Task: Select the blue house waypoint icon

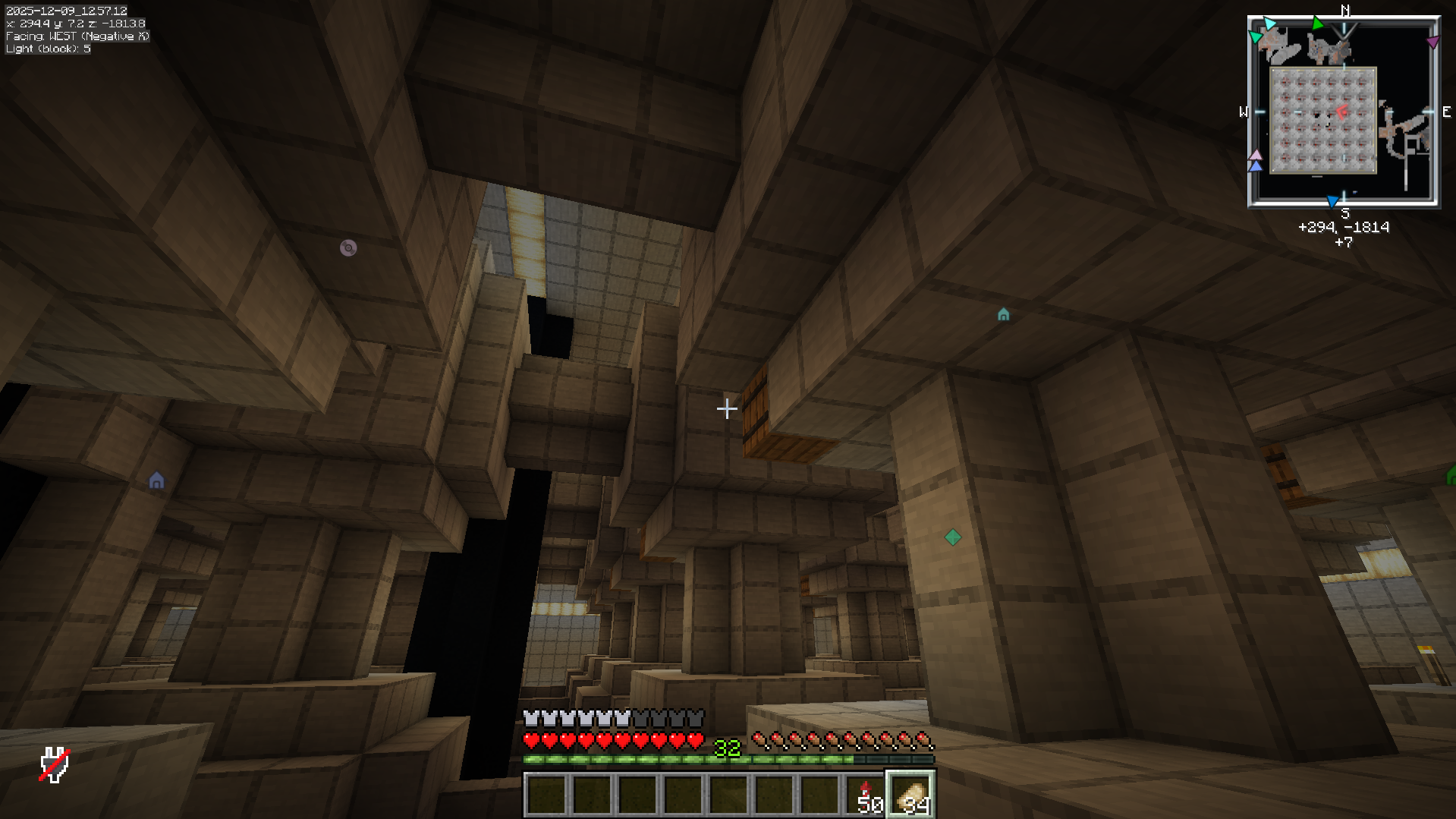Action: pos(156,480)
